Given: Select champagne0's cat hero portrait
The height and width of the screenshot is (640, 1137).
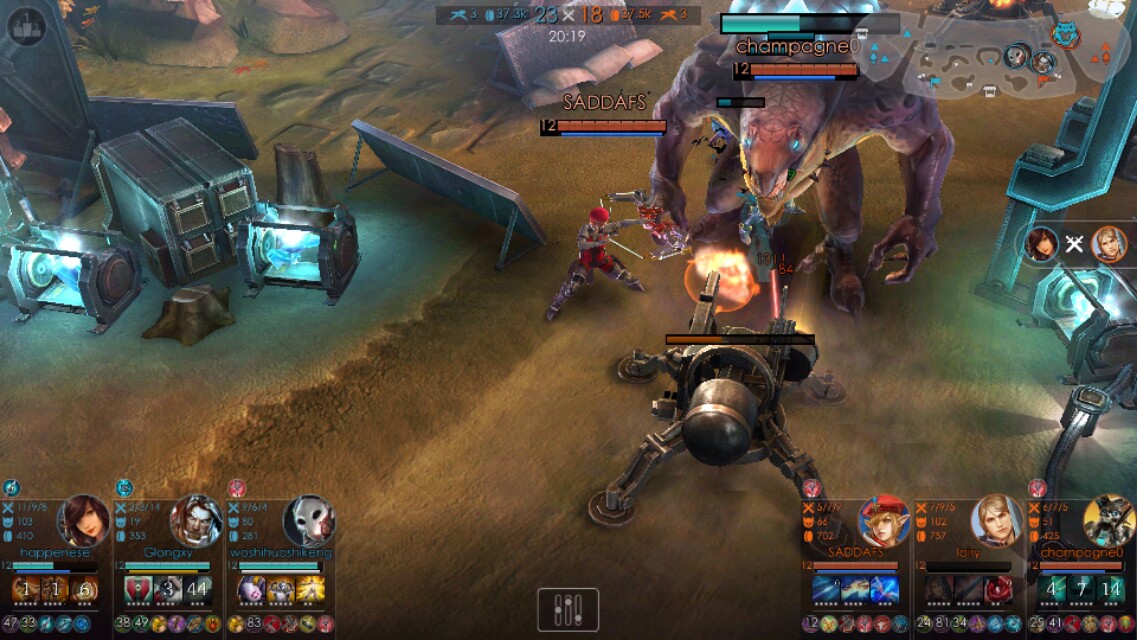Looking at the screenshot, I should pos(1110,521).
